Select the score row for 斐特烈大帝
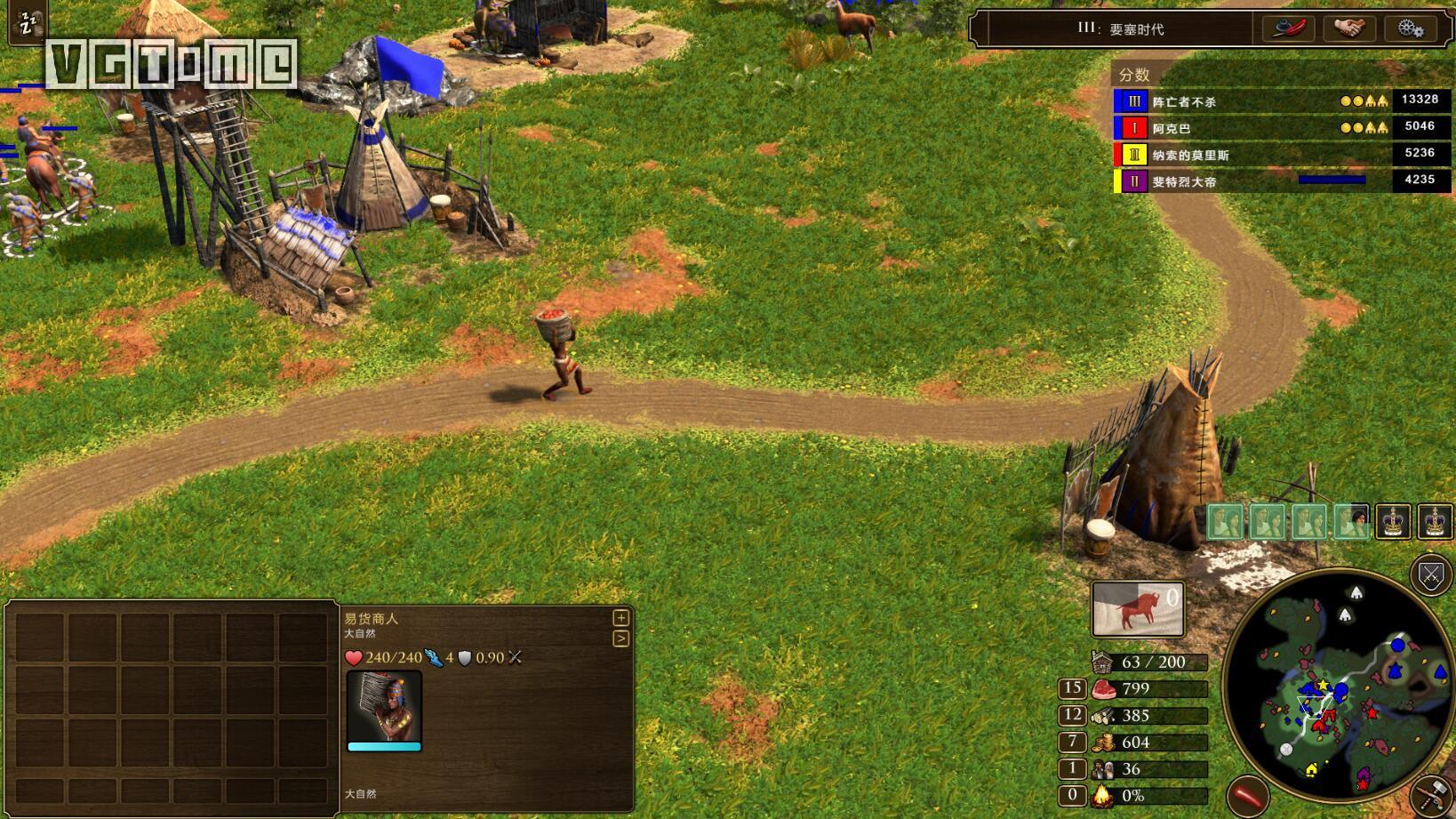 click(x=1280, y=181)
